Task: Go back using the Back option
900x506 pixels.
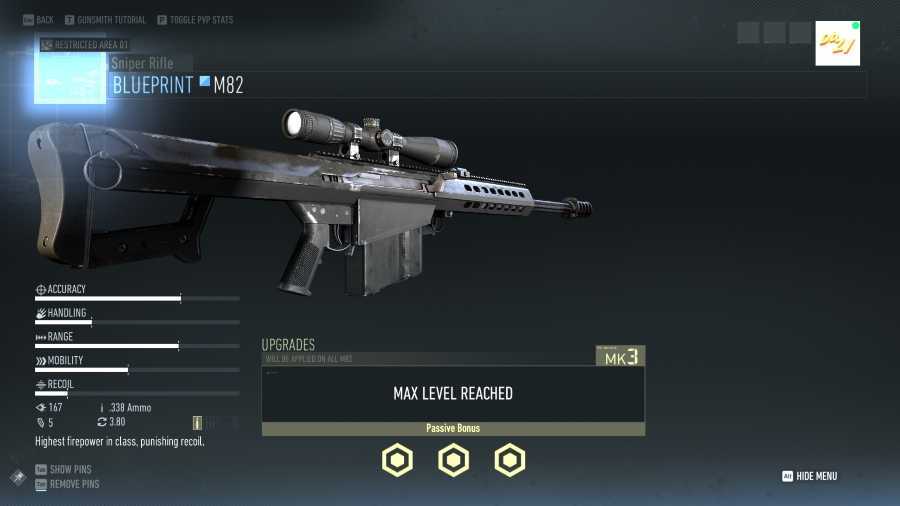Action: click(x=38, y=20)
